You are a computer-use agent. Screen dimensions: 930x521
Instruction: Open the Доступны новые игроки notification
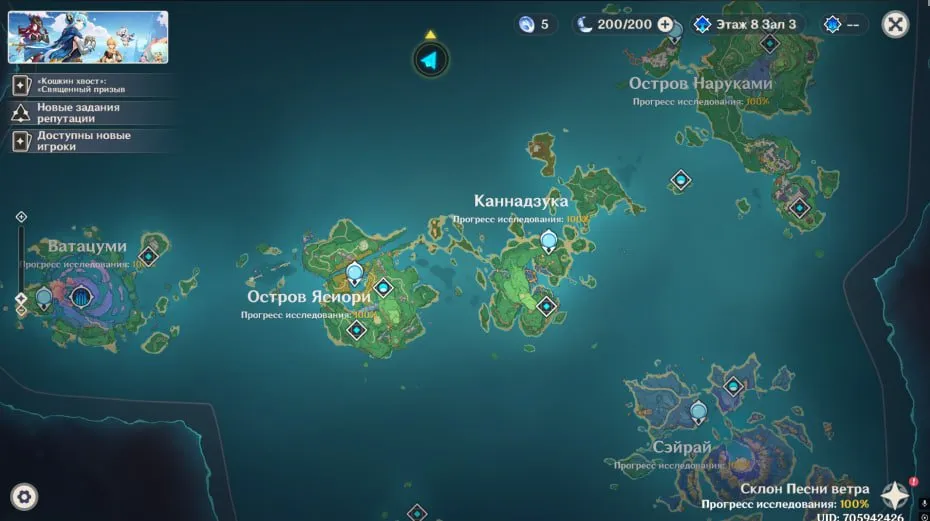click(x=82, y=141)
